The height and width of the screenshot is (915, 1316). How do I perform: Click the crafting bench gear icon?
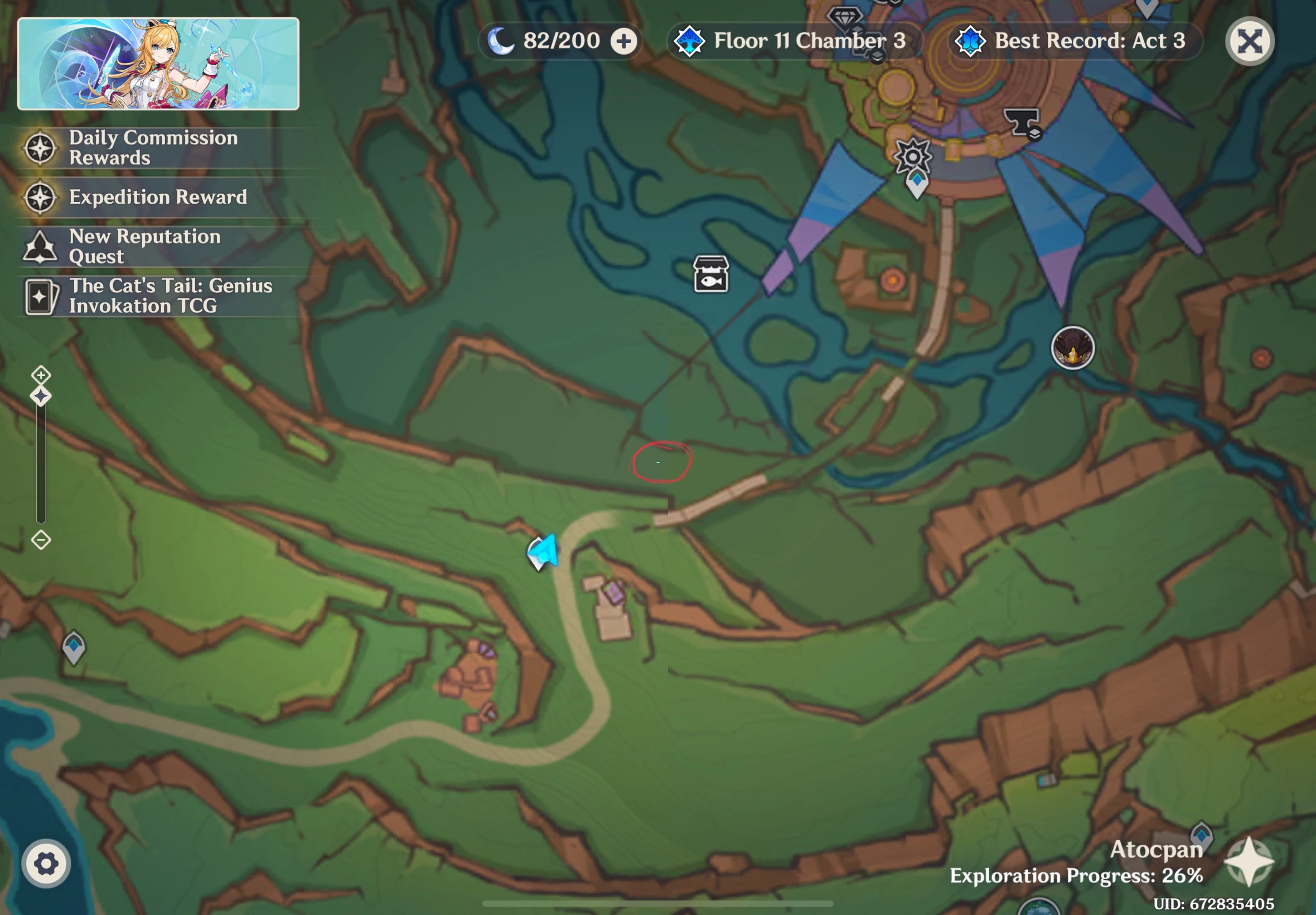[913, 157]
